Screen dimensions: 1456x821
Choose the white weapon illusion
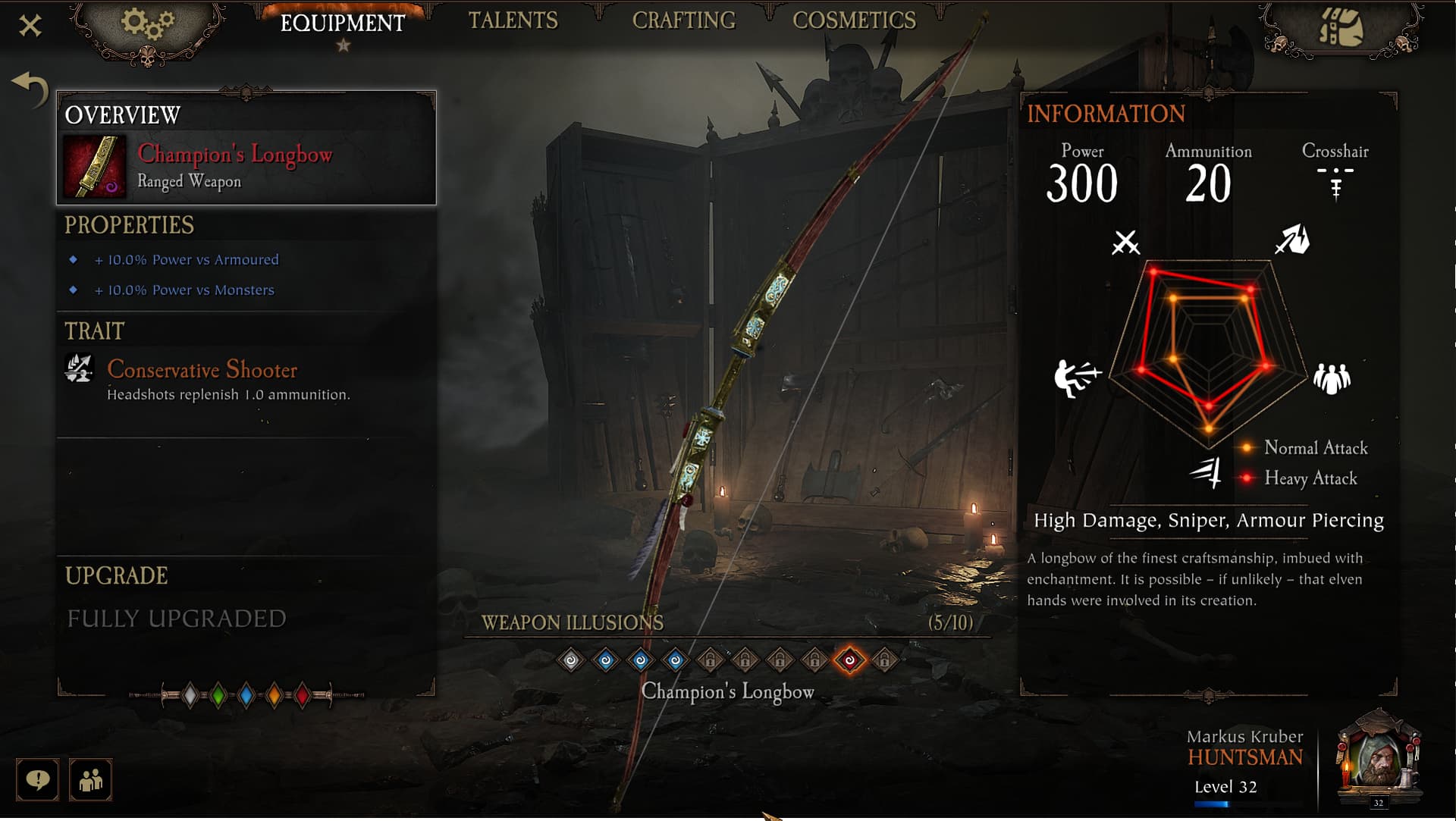(x=571, y=660)
